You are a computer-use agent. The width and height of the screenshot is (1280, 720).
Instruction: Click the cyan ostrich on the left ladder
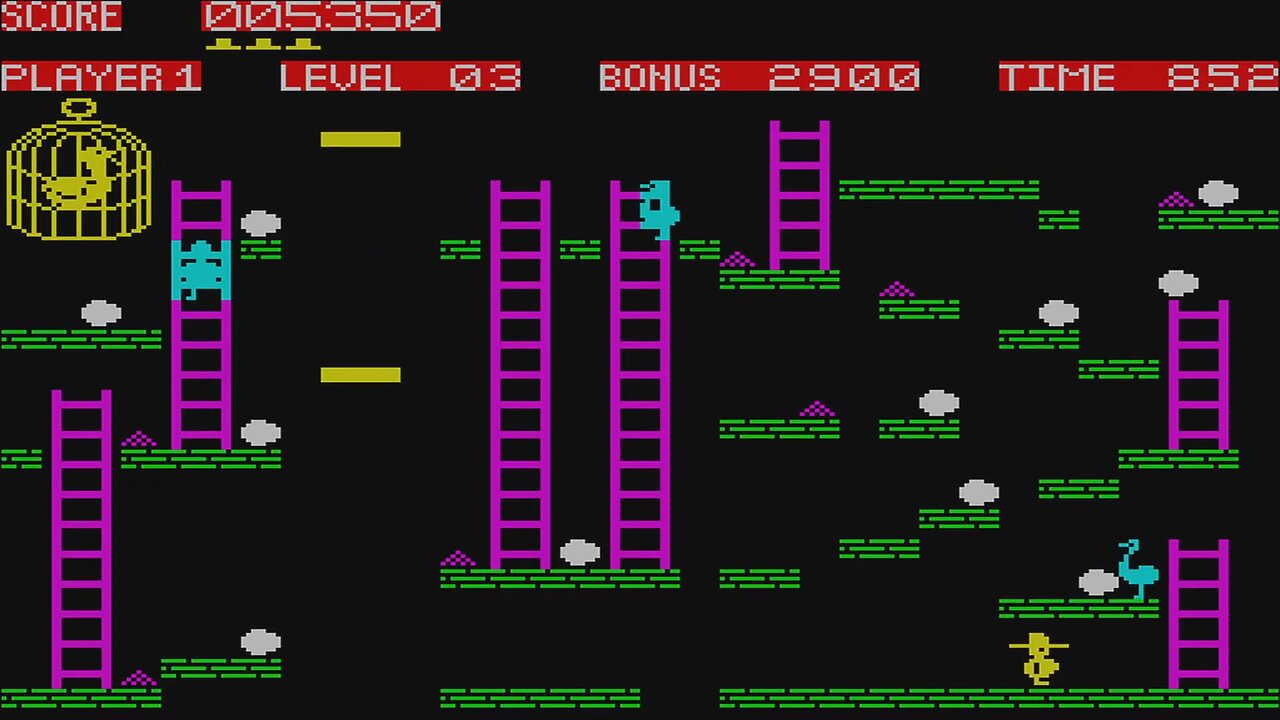200,270
